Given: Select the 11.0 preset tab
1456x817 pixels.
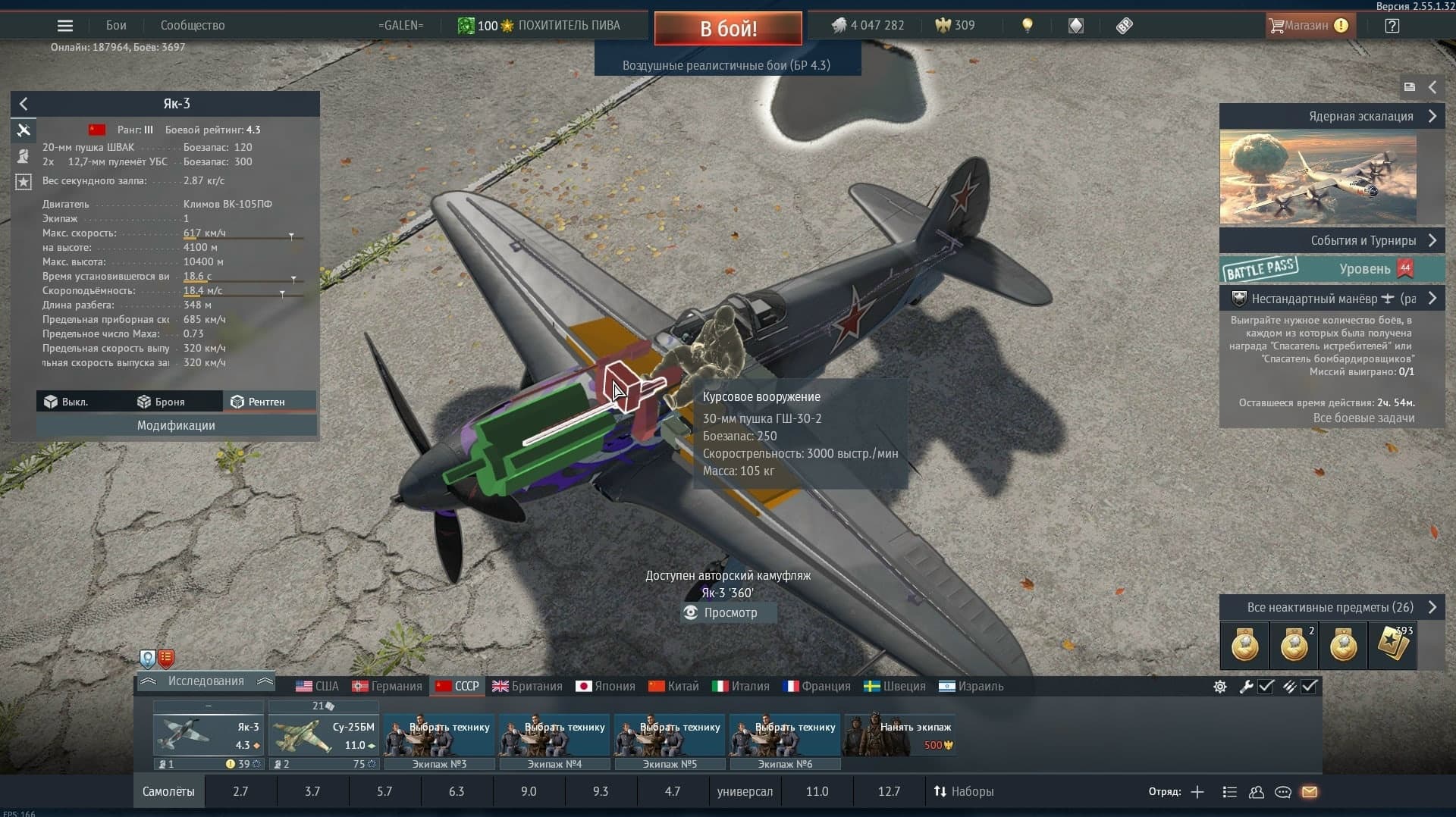Looking at the screenshot, I should click(817, 791).
